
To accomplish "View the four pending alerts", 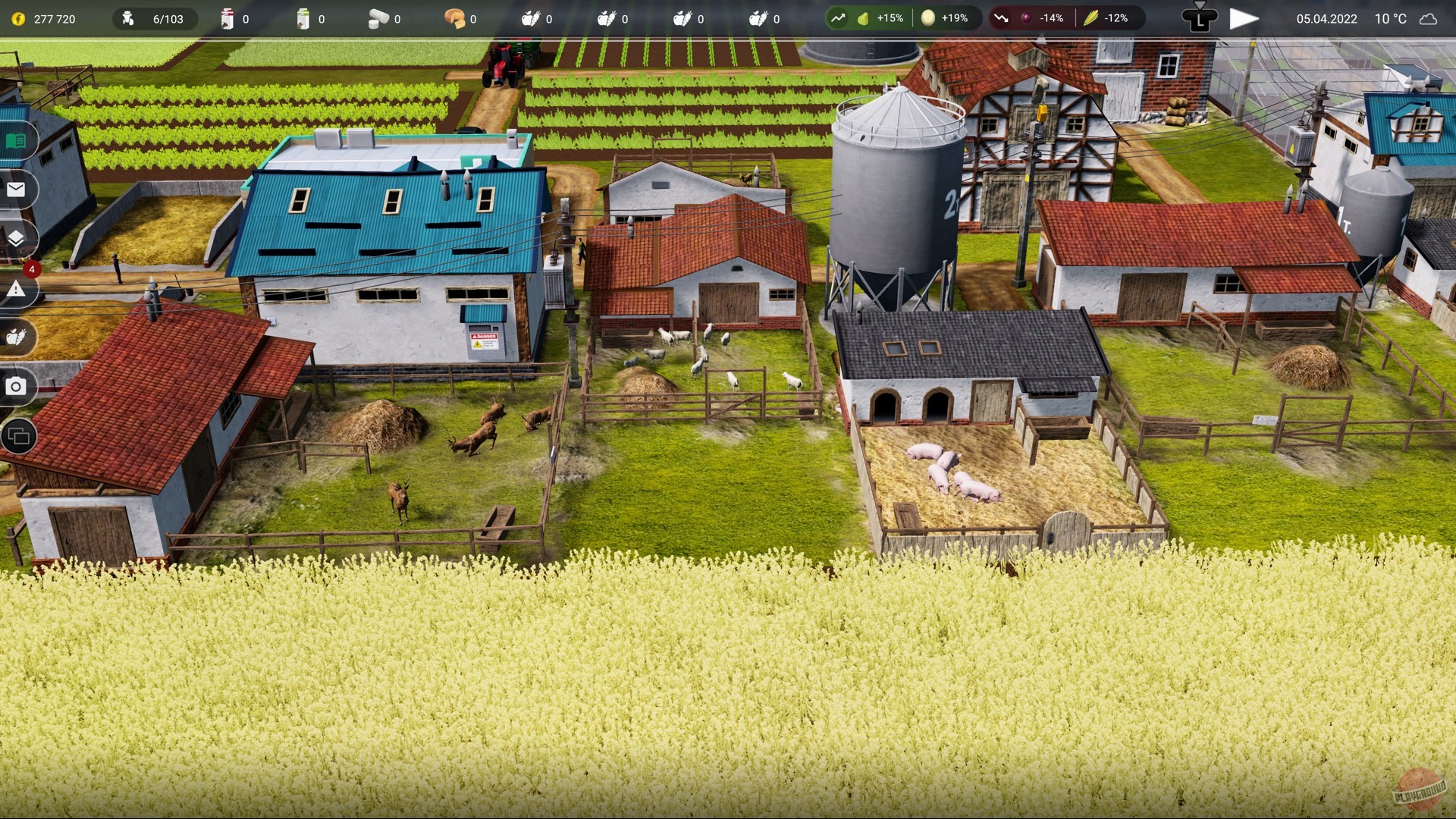I will 19,289.
